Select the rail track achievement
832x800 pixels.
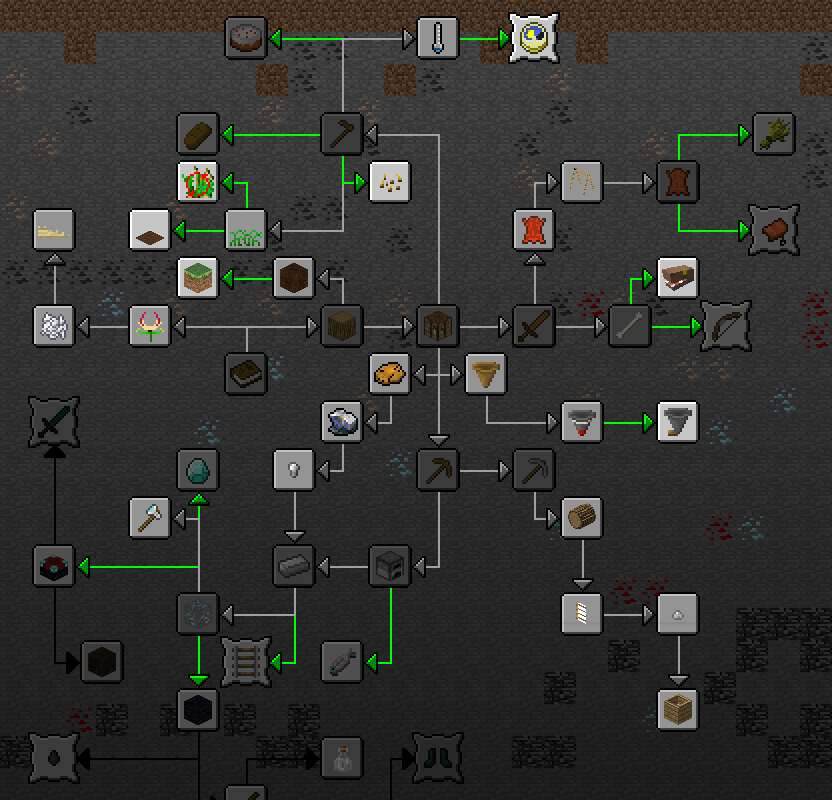coord(245,660)
